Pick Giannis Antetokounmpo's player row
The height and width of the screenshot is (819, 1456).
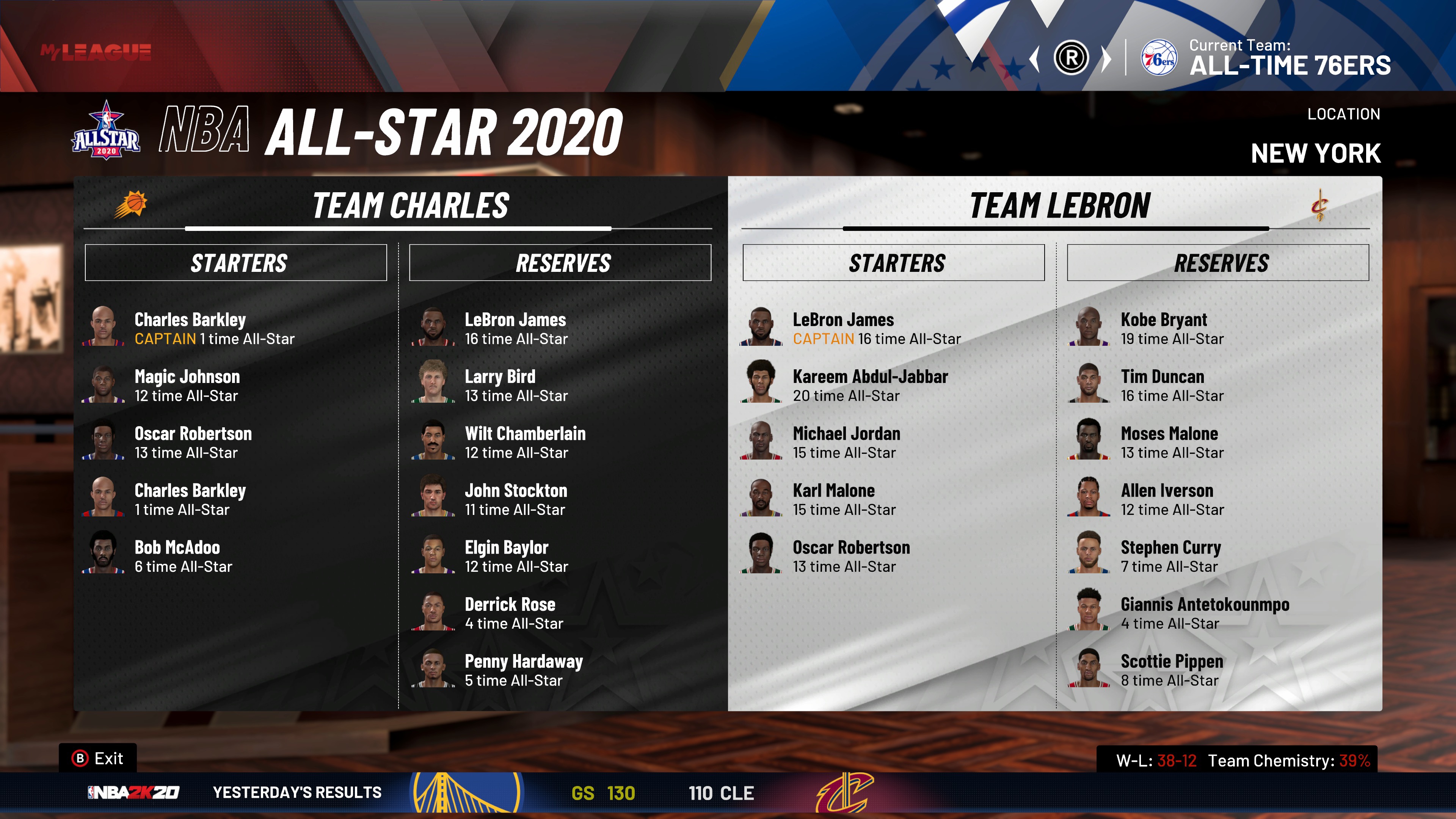pyautogui.click(x=1205, y=613)
